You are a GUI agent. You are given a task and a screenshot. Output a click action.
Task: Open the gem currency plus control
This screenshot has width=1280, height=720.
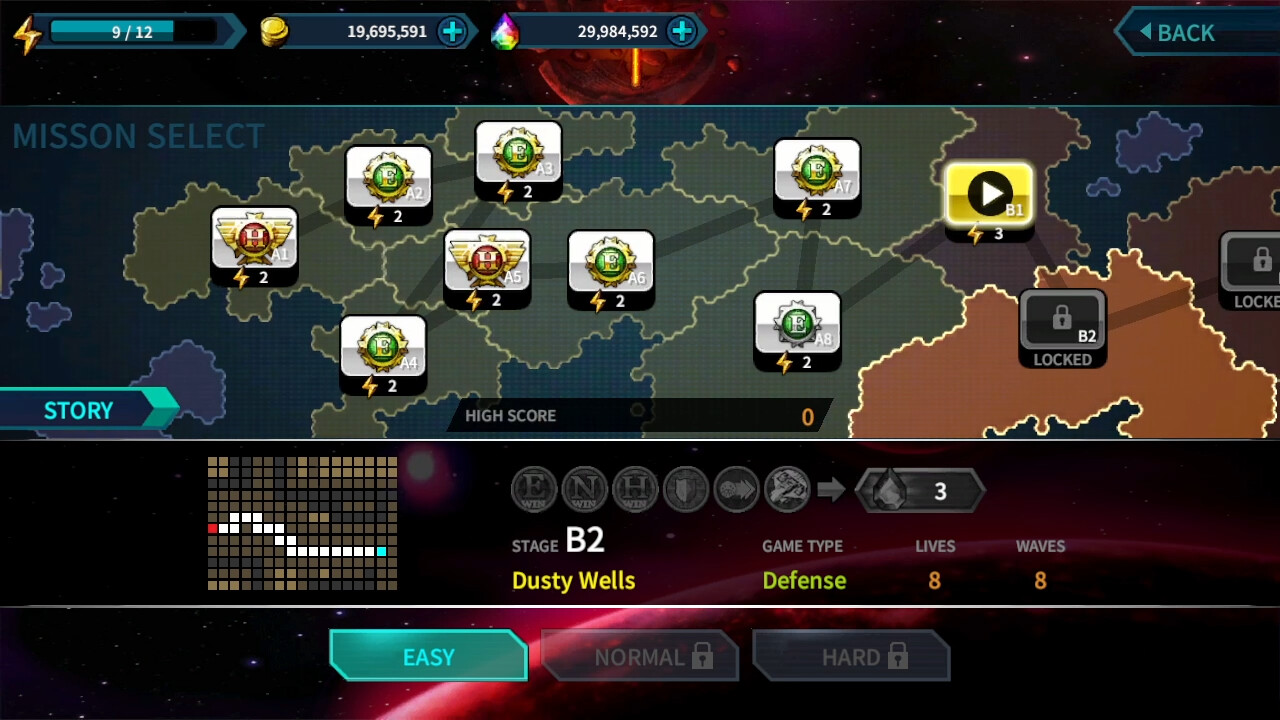point(681,31)
